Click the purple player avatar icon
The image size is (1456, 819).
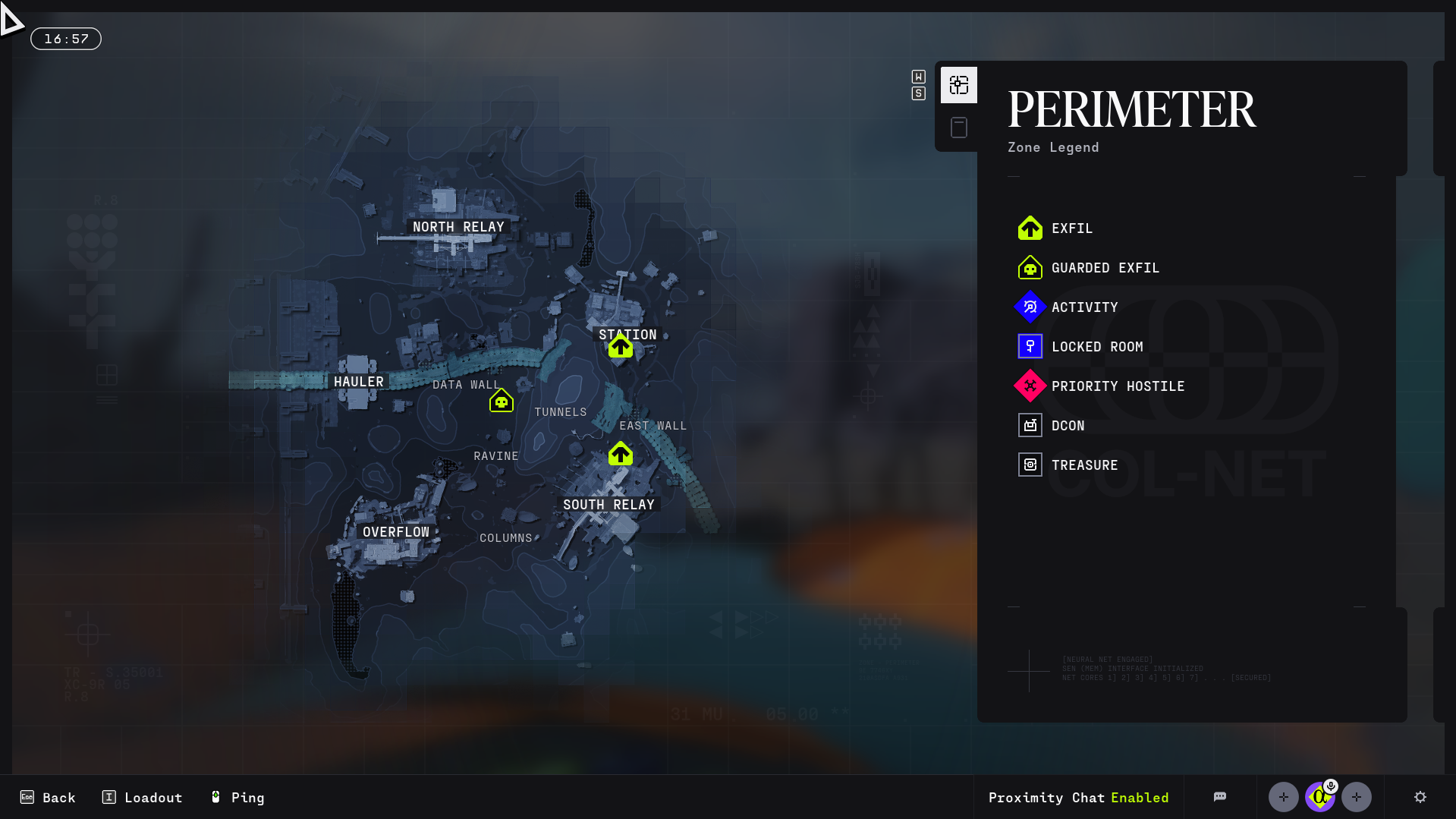tap(1319, 797)
